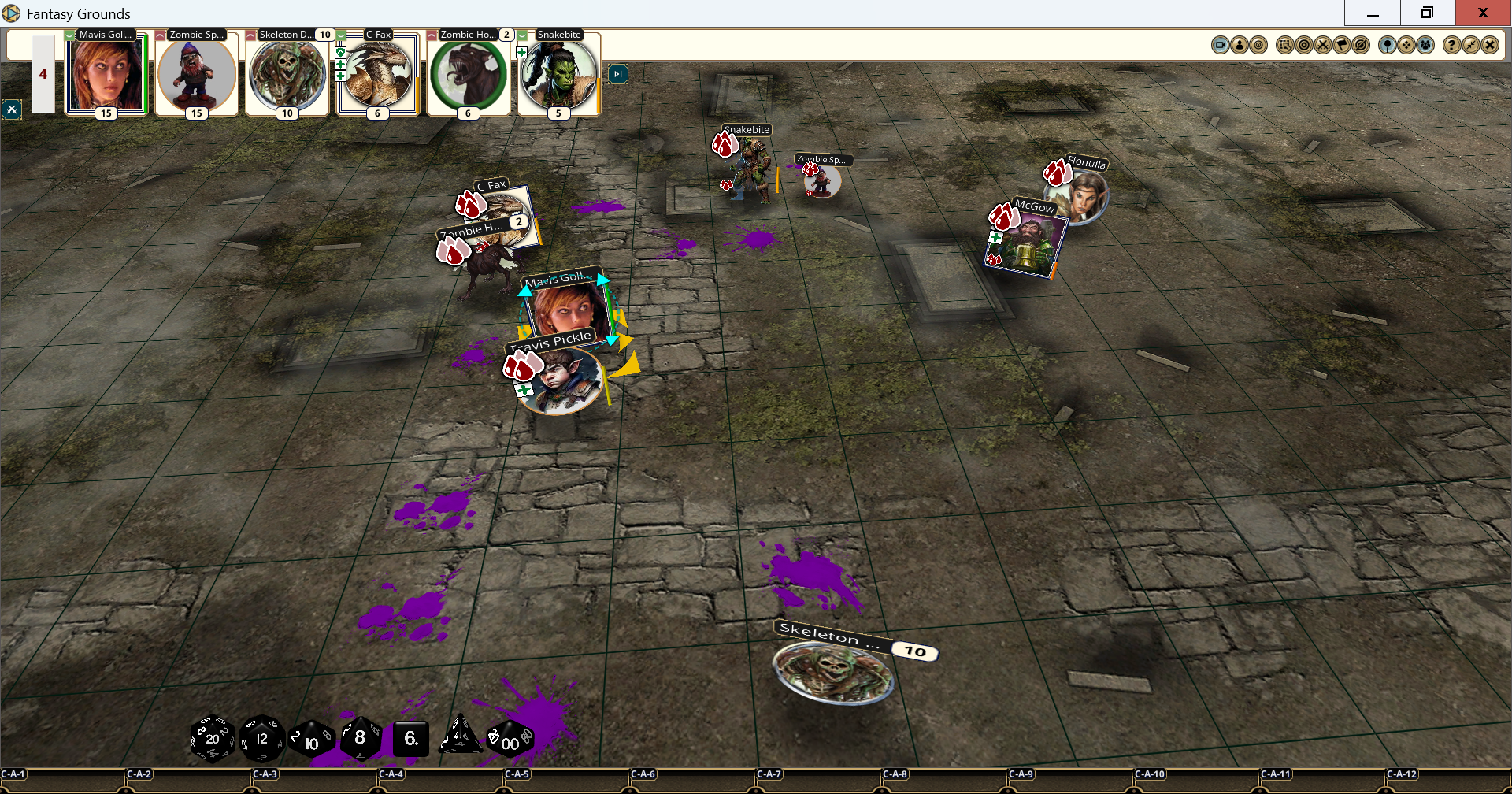Select C-Fax dragon portrait in tracker

coord(378,76)
